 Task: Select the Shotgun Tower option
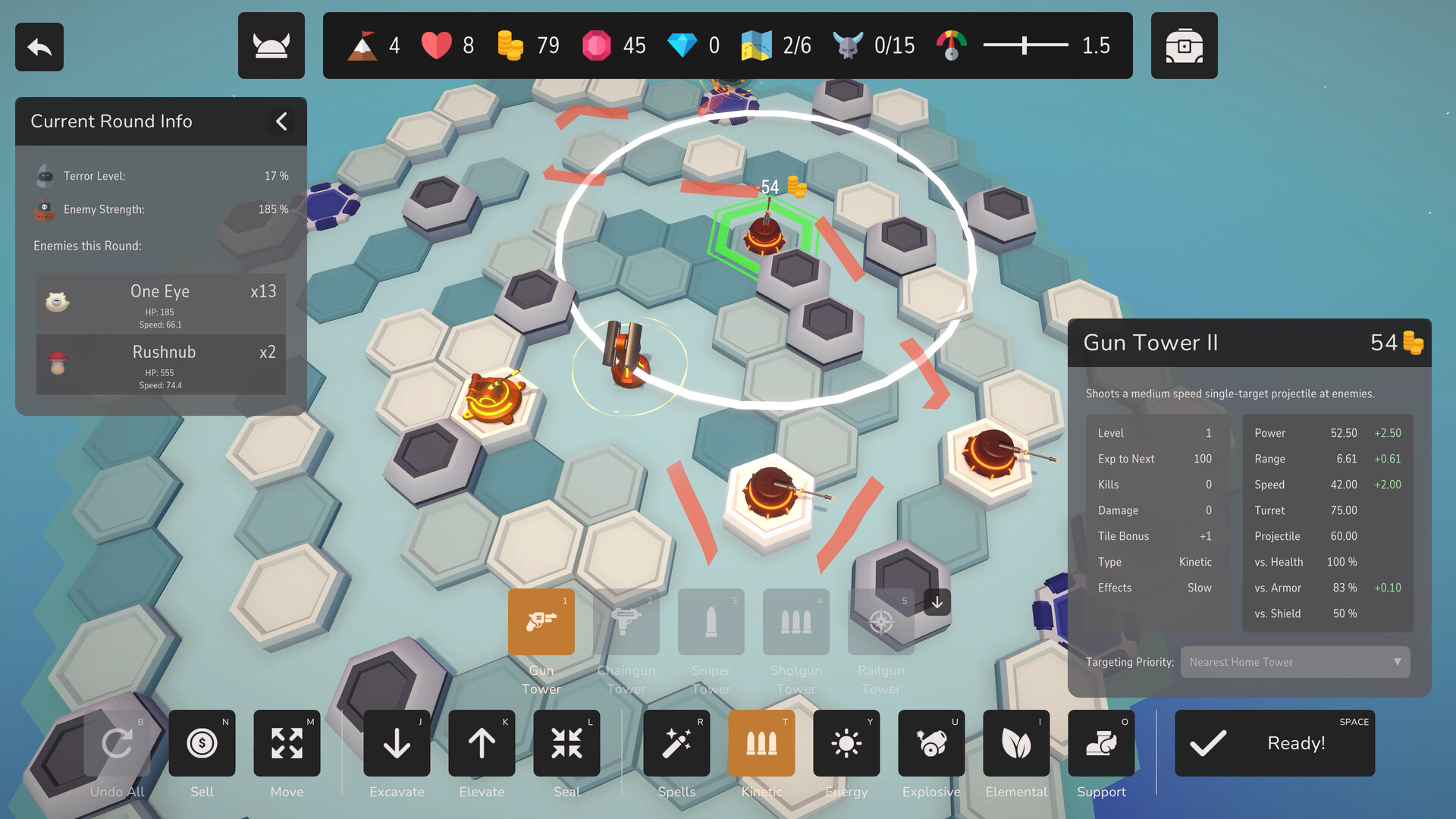(795, 622)
